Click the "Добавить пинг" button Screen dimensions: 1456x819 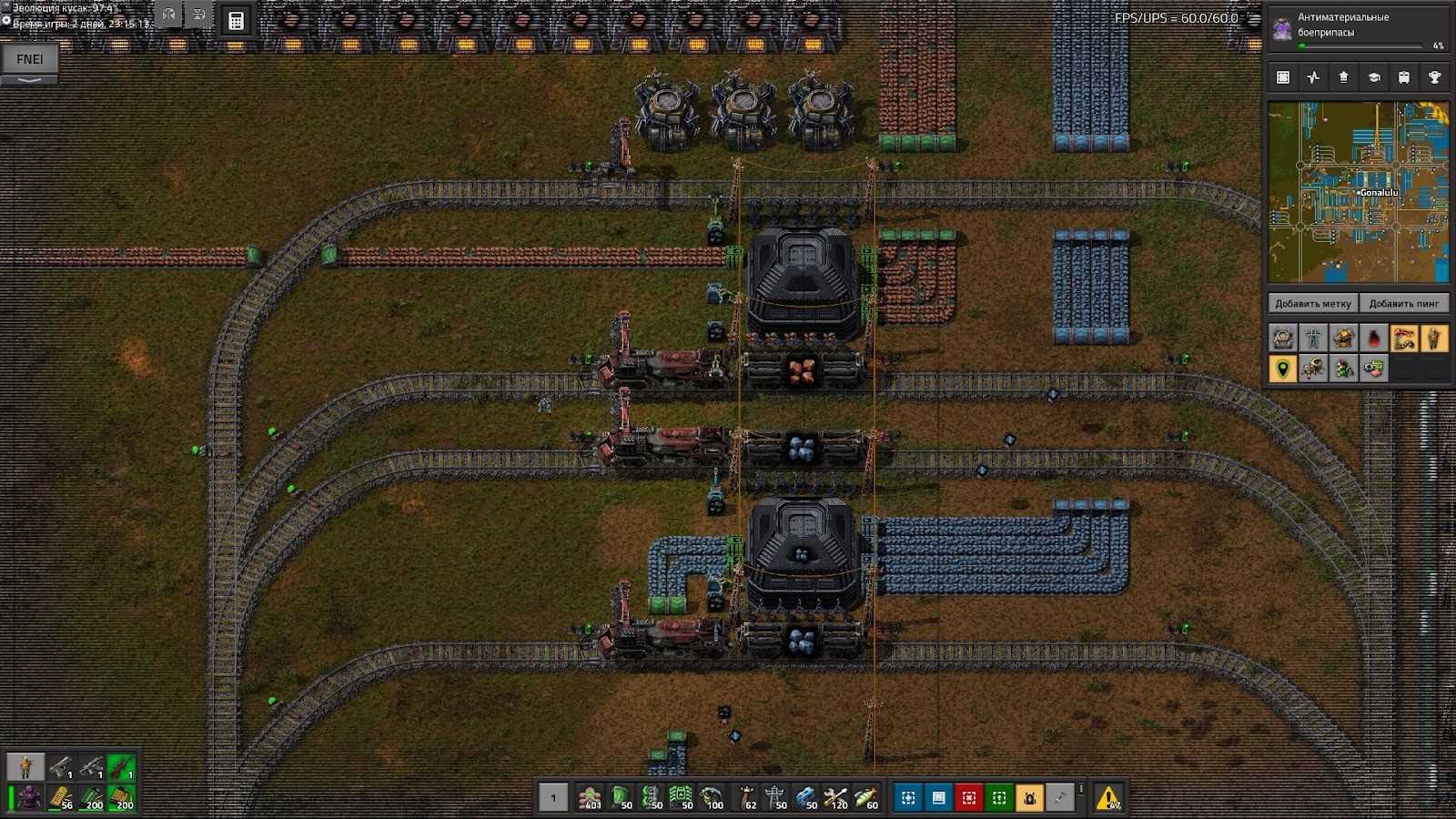pyautogui.click(x=1403, y=304)
